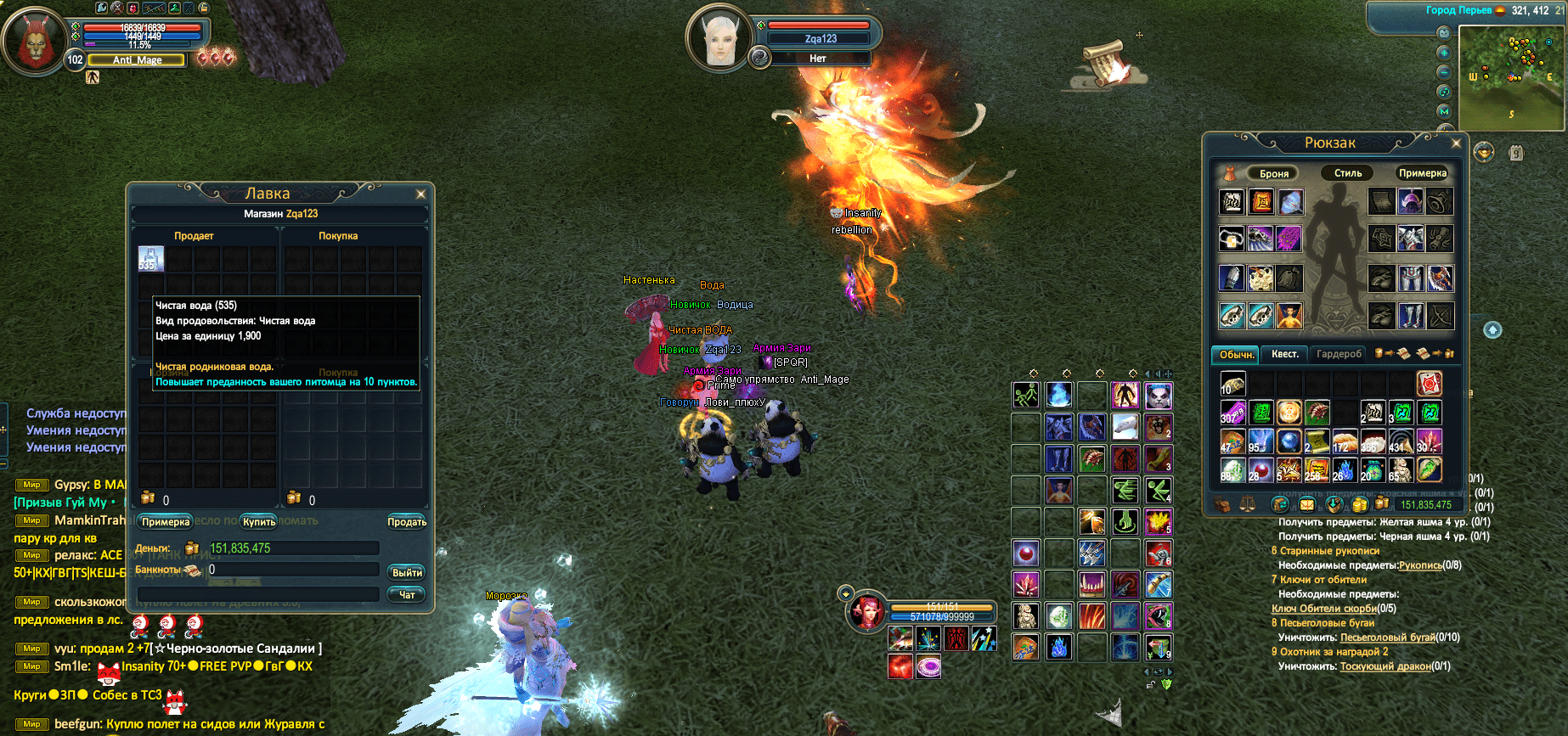1568x736 pixels.
Task: Switch to the Стиль equipment tab
Action: (x=1347, y=173)
